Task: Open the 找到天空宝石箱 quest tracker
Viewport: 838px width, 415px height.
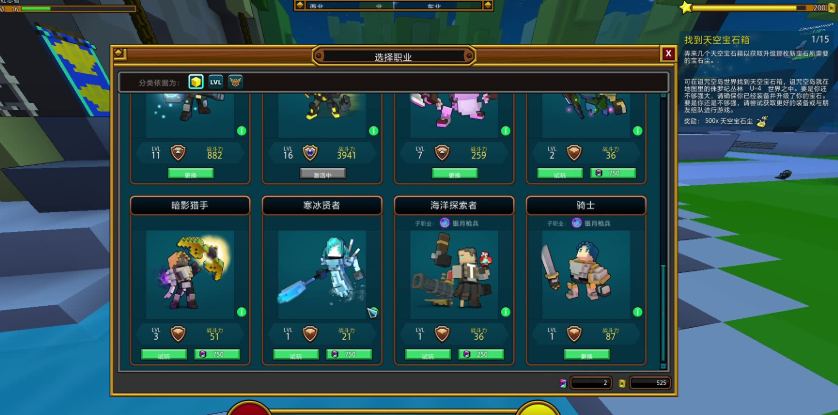Action: point(722,39)
